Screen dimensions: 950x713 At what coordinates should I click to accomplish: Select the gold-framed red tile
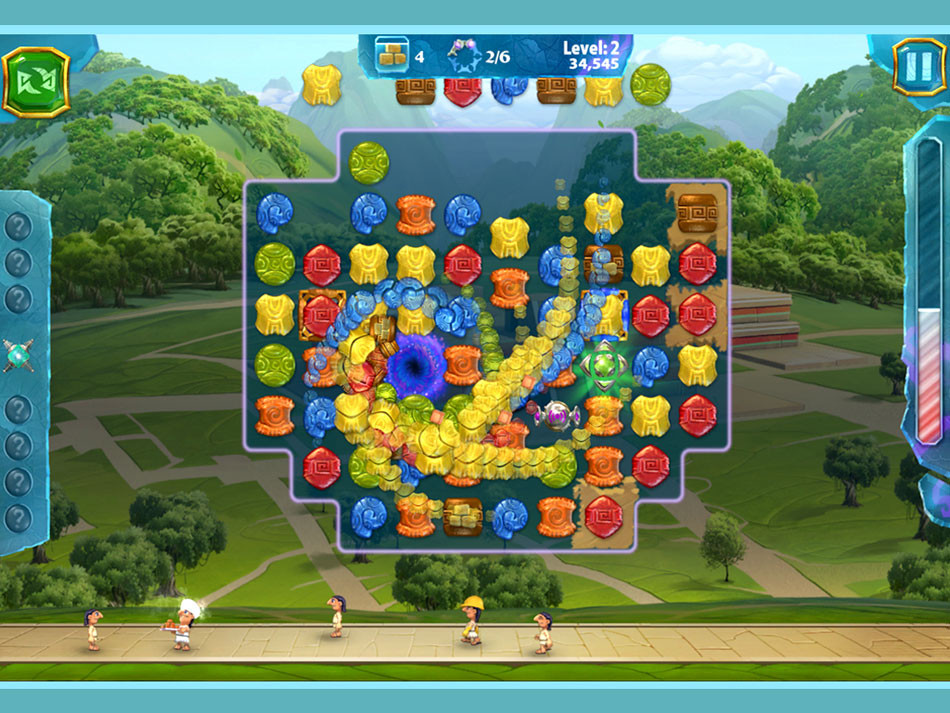[321, 314]
